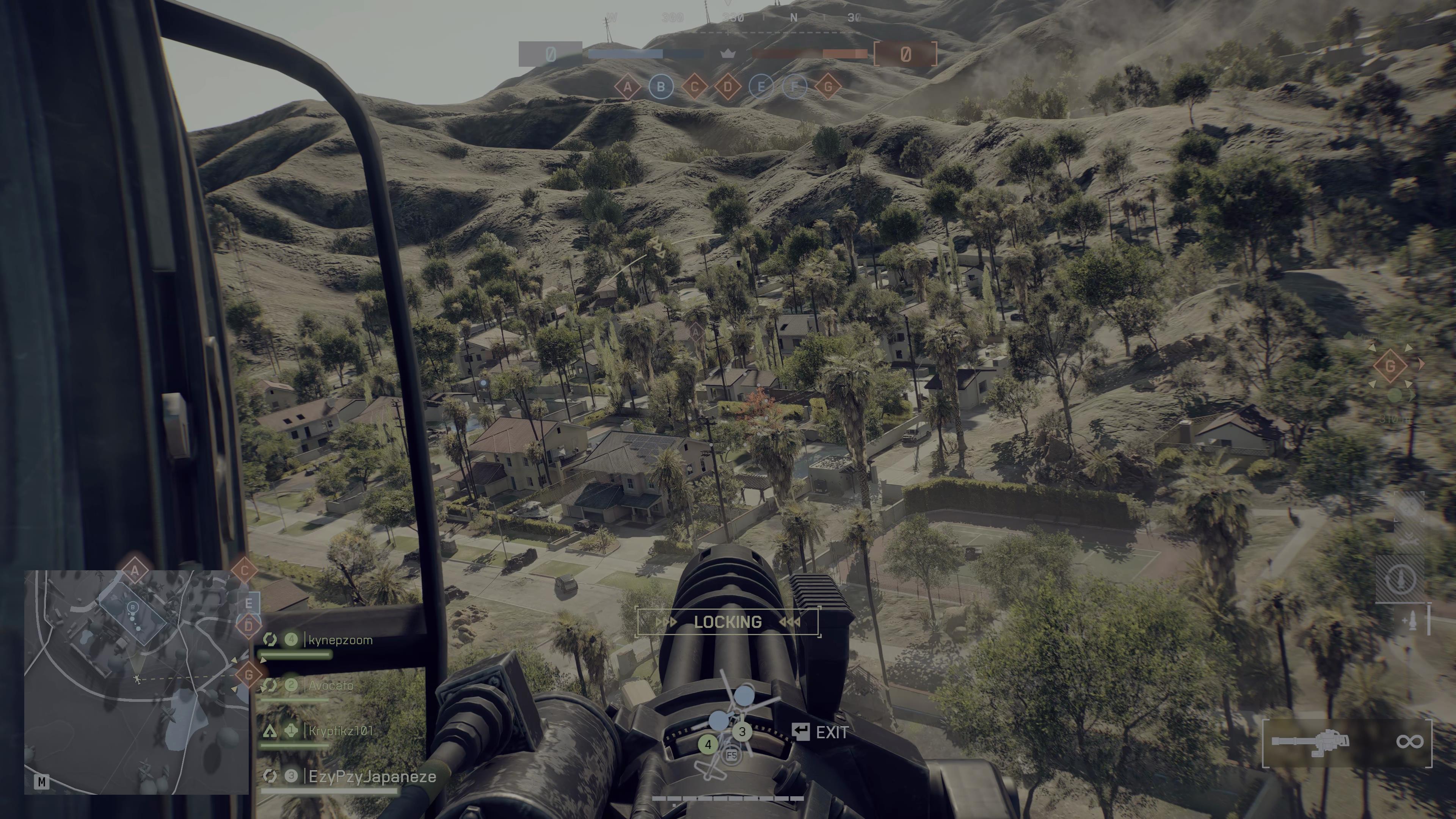Choose objective C in the top objective bar
The image size is (1456, 819).
coord(695,87)
